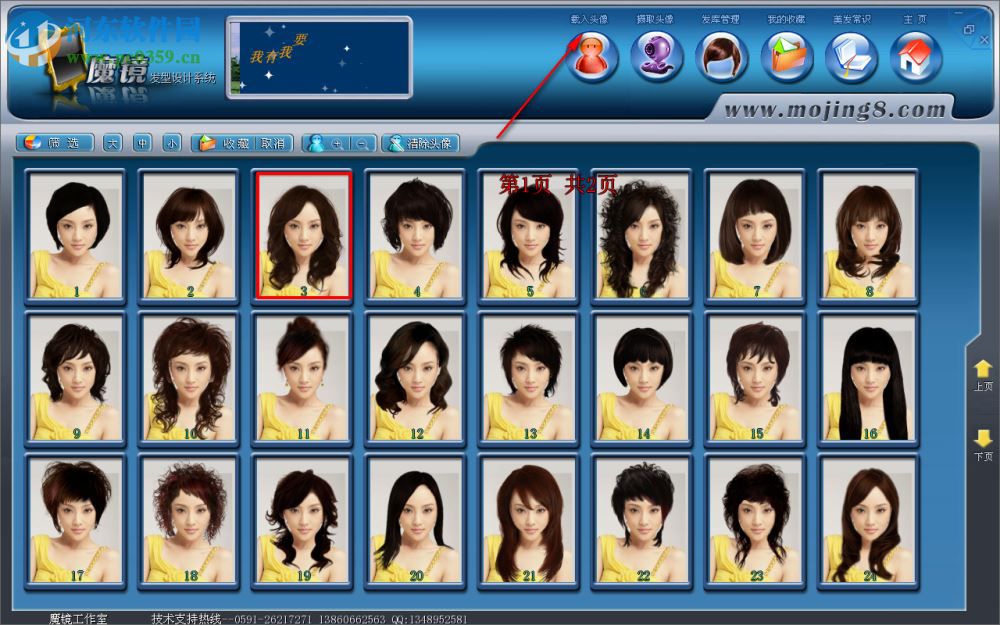This screenshot has height=625, width=1000.
Task: Select hairstyle thumbnail number 11
Action: point(303,378)
